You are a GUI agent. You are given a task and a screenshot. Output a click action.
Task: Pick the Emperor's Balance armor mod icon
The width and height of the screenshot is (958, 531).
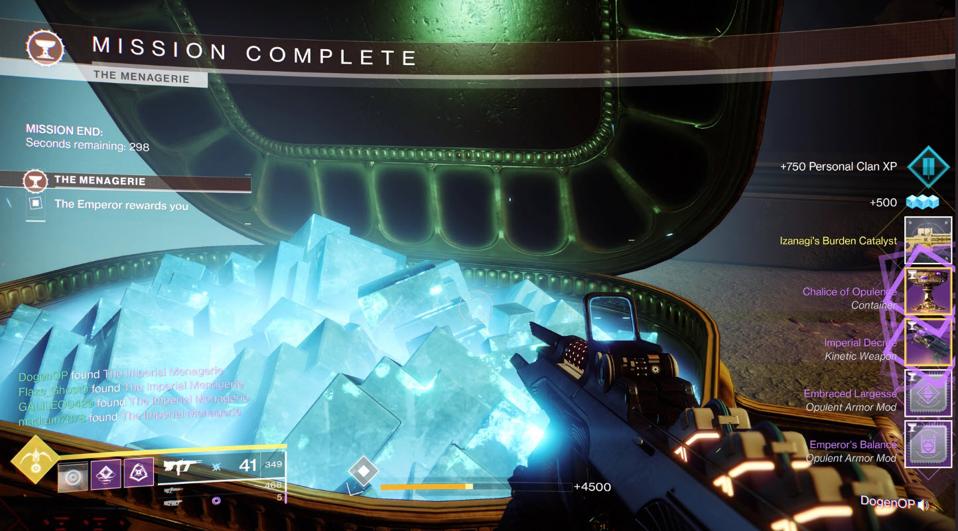pos(927,445)
